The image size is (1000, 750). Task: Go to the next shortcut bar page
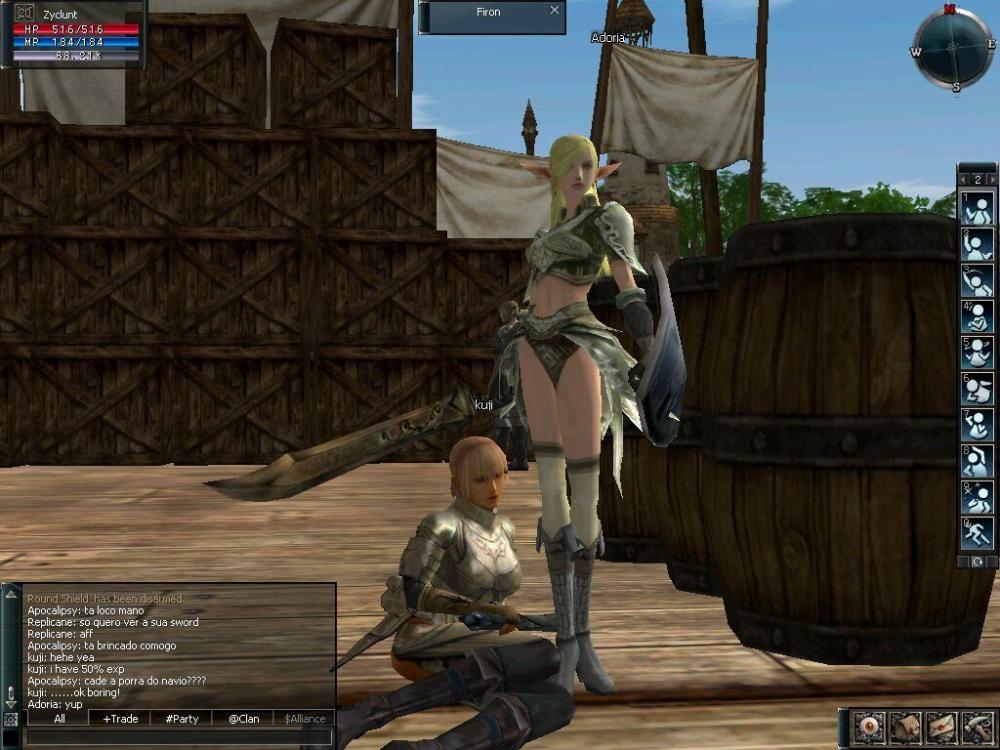991,179
